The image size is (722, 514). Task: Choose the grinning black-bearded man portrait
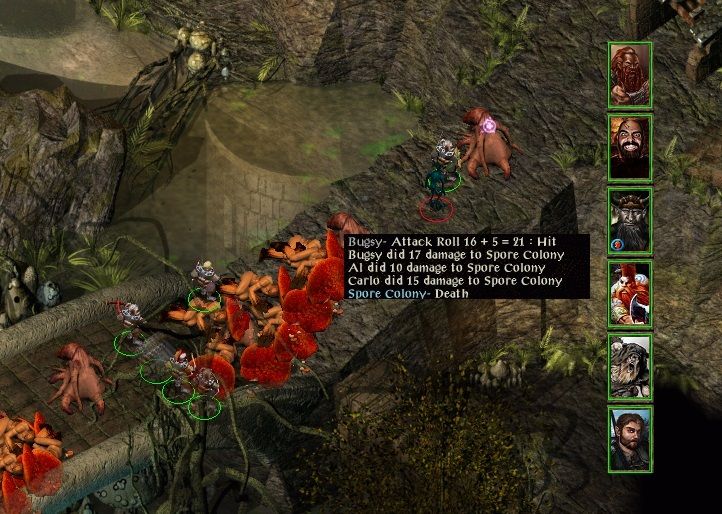click(630, 147)
